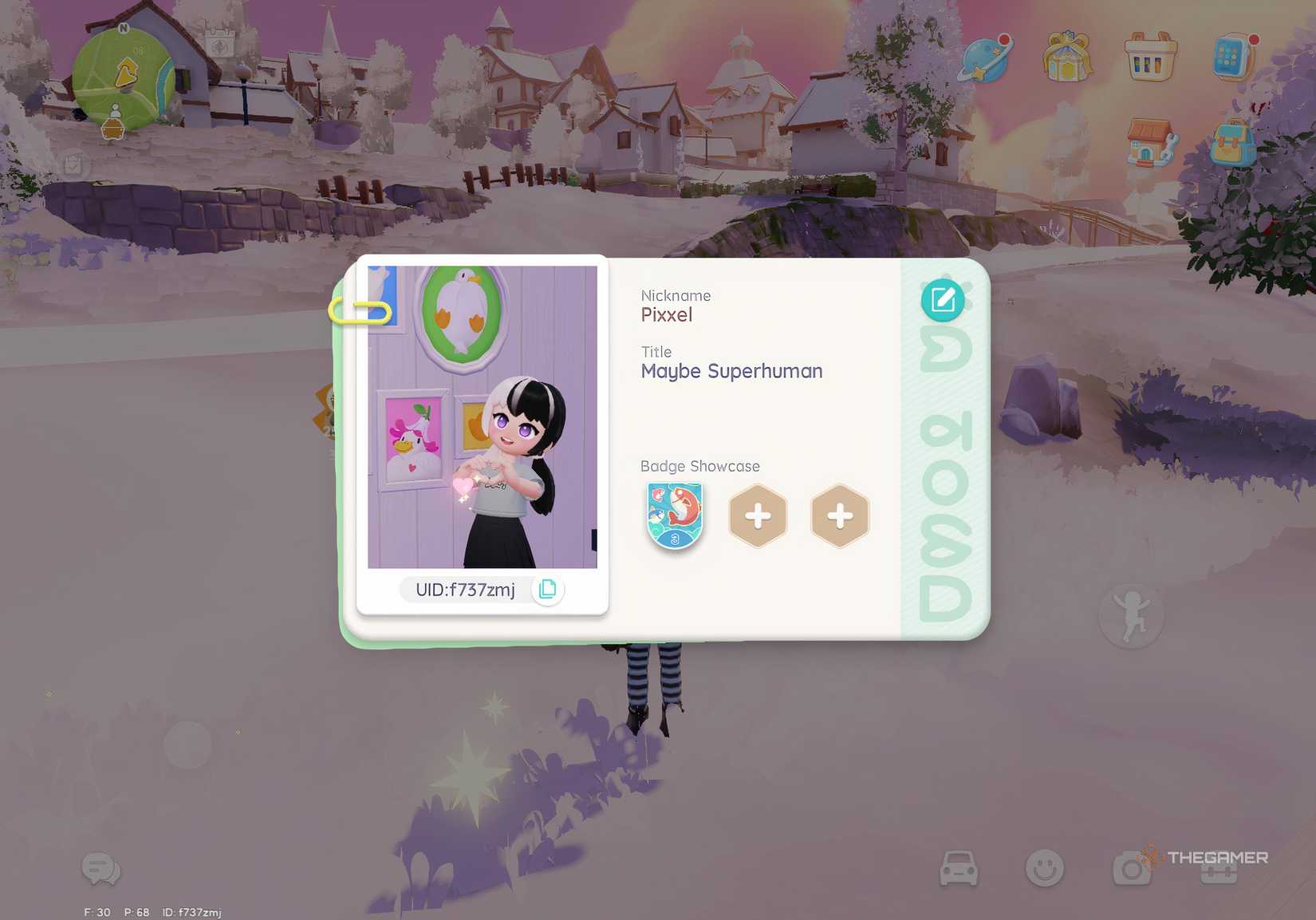Open the shopping basket store icon
The height and width of the screenshot is (920, 1316).
coord(1149,59)
